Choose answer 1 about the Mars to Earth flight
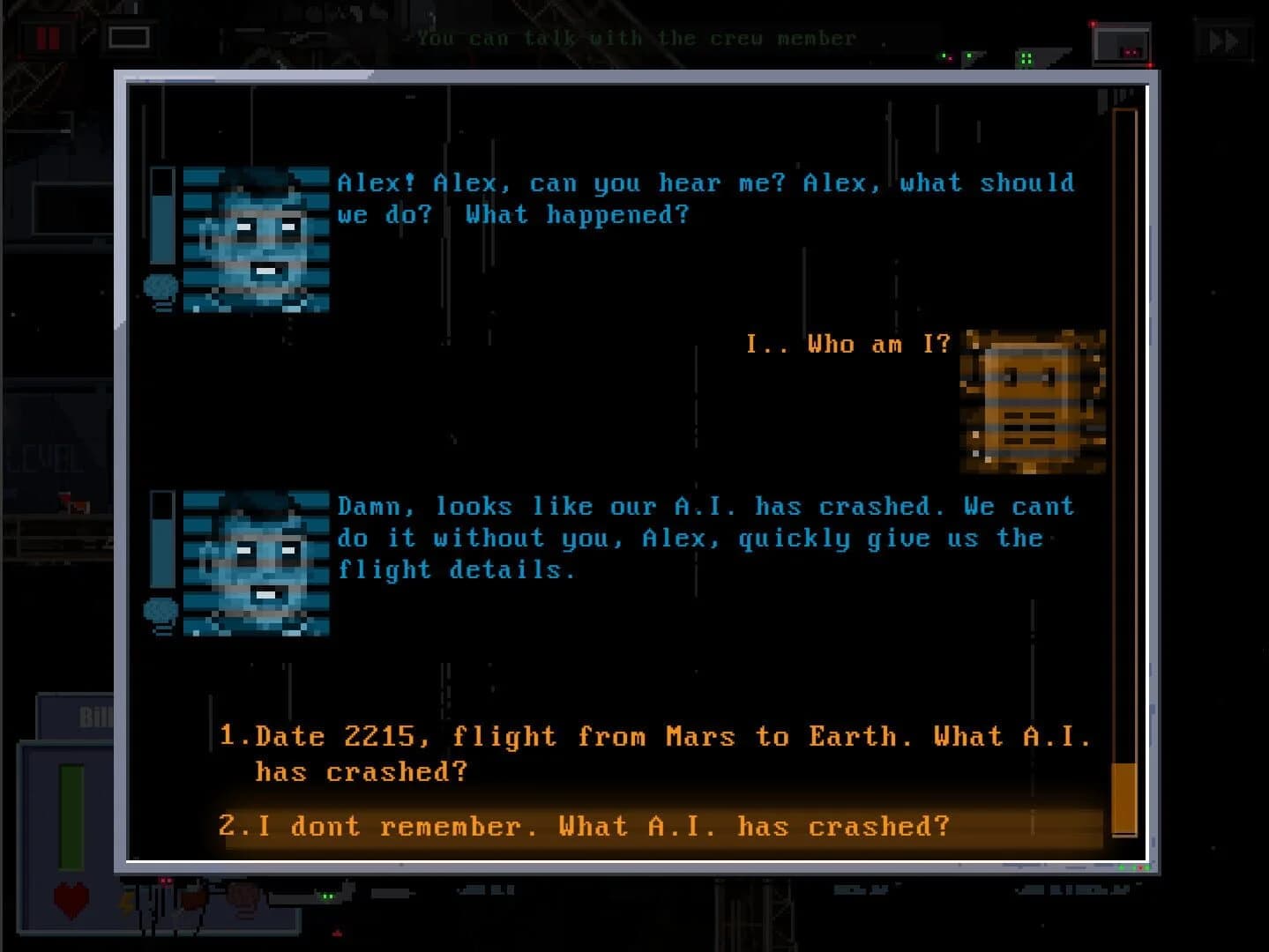Screen dimensions: 1269x952 click(653, 754)
